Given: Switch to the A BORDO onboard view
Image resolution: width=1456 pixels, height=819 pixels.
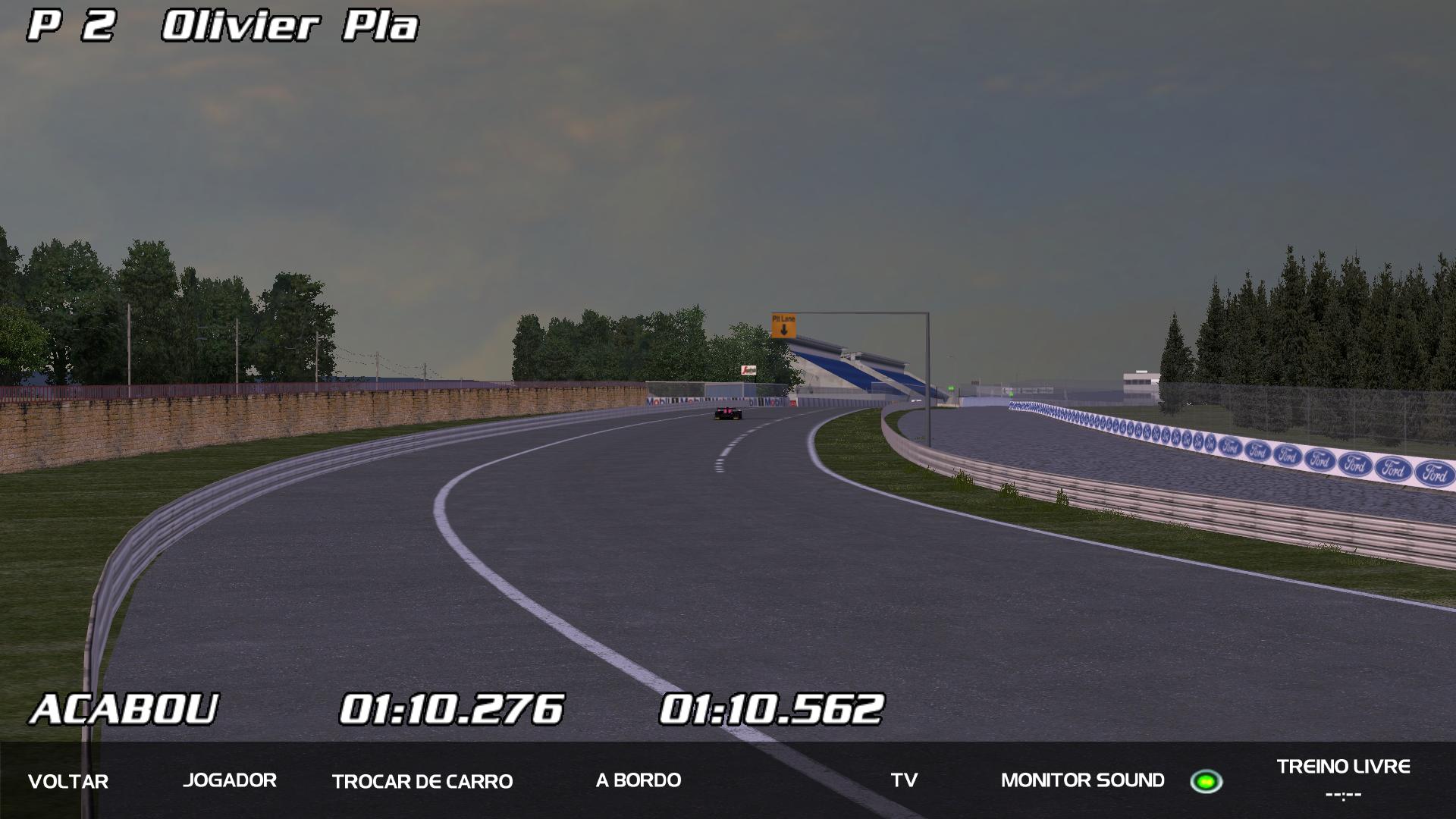Looking at the screenshot, I should tap(639, 780).
